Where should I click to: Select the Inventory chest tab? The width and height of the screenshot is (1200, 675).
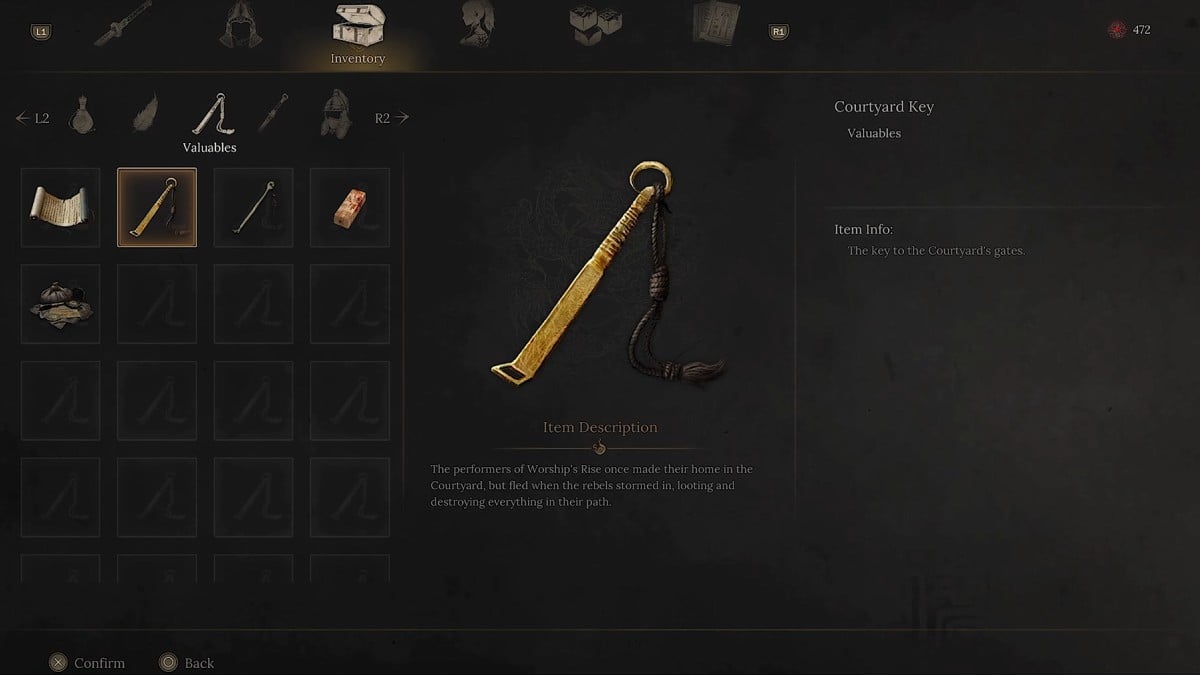coord(357,28)
